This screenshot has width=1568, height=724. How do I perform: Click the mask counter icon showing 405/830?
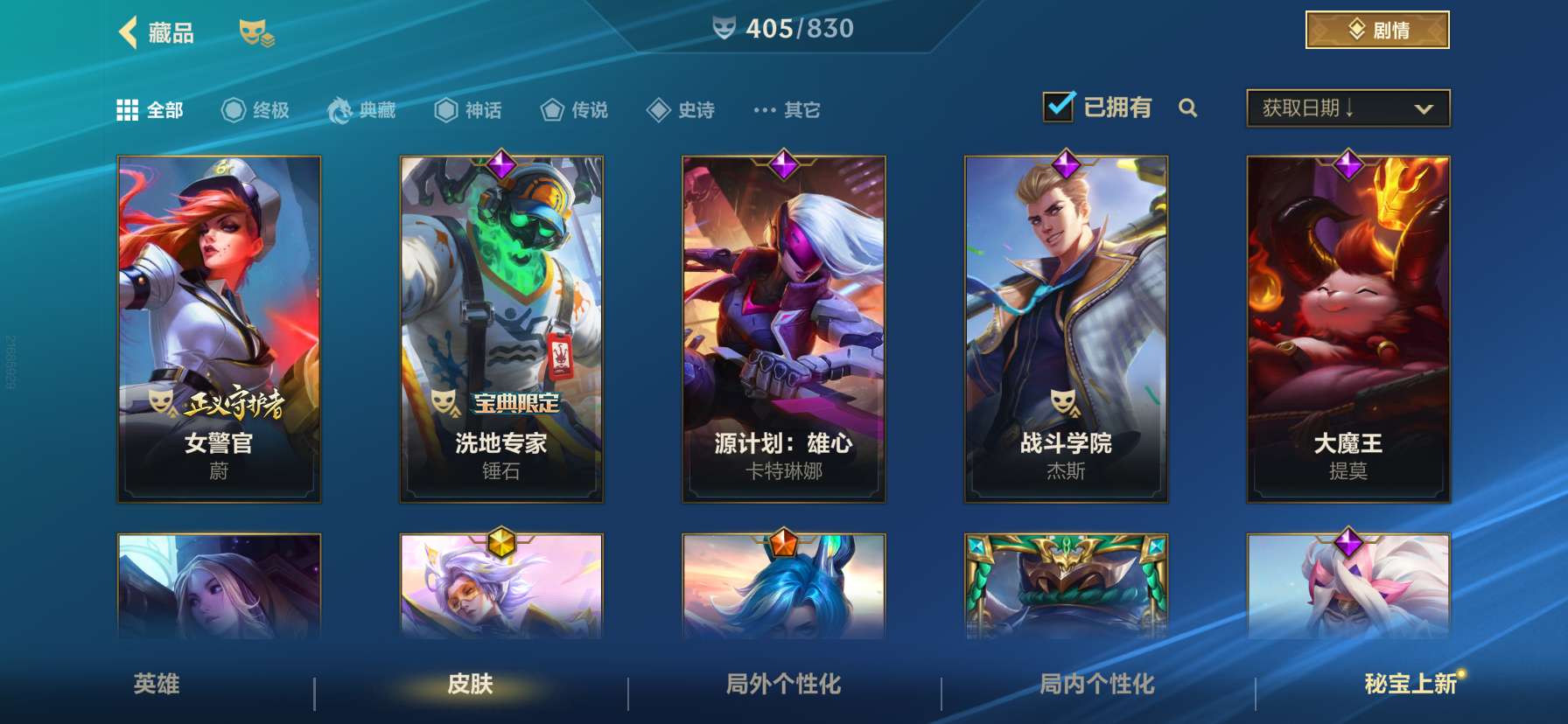pyautogui.click(x=724, y=28)
